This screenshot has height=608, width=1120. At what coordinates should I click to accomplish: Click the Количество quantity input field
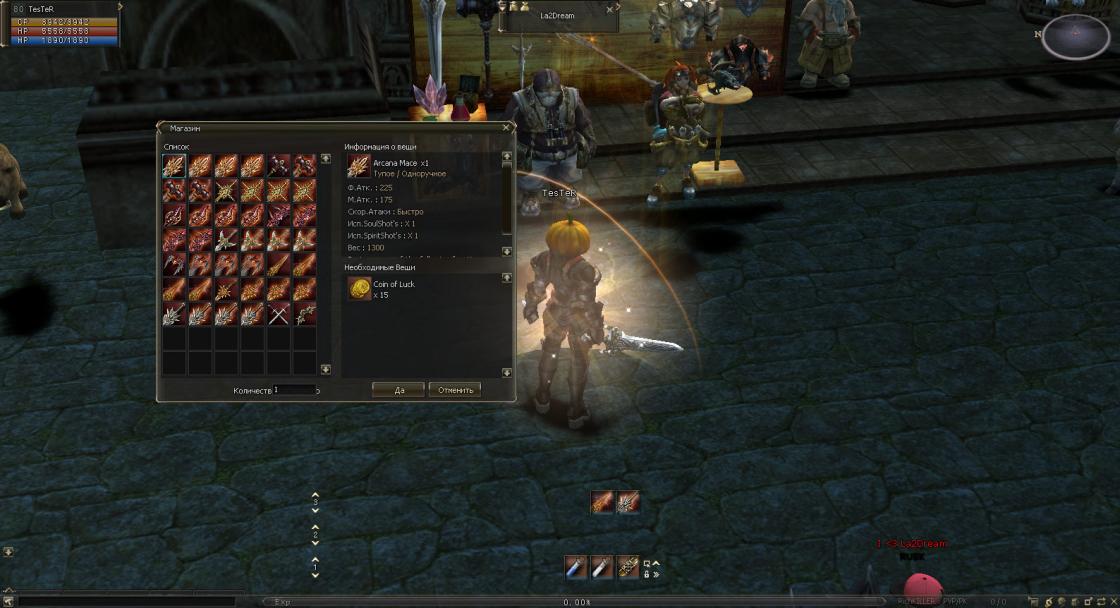tap(295, 390)
